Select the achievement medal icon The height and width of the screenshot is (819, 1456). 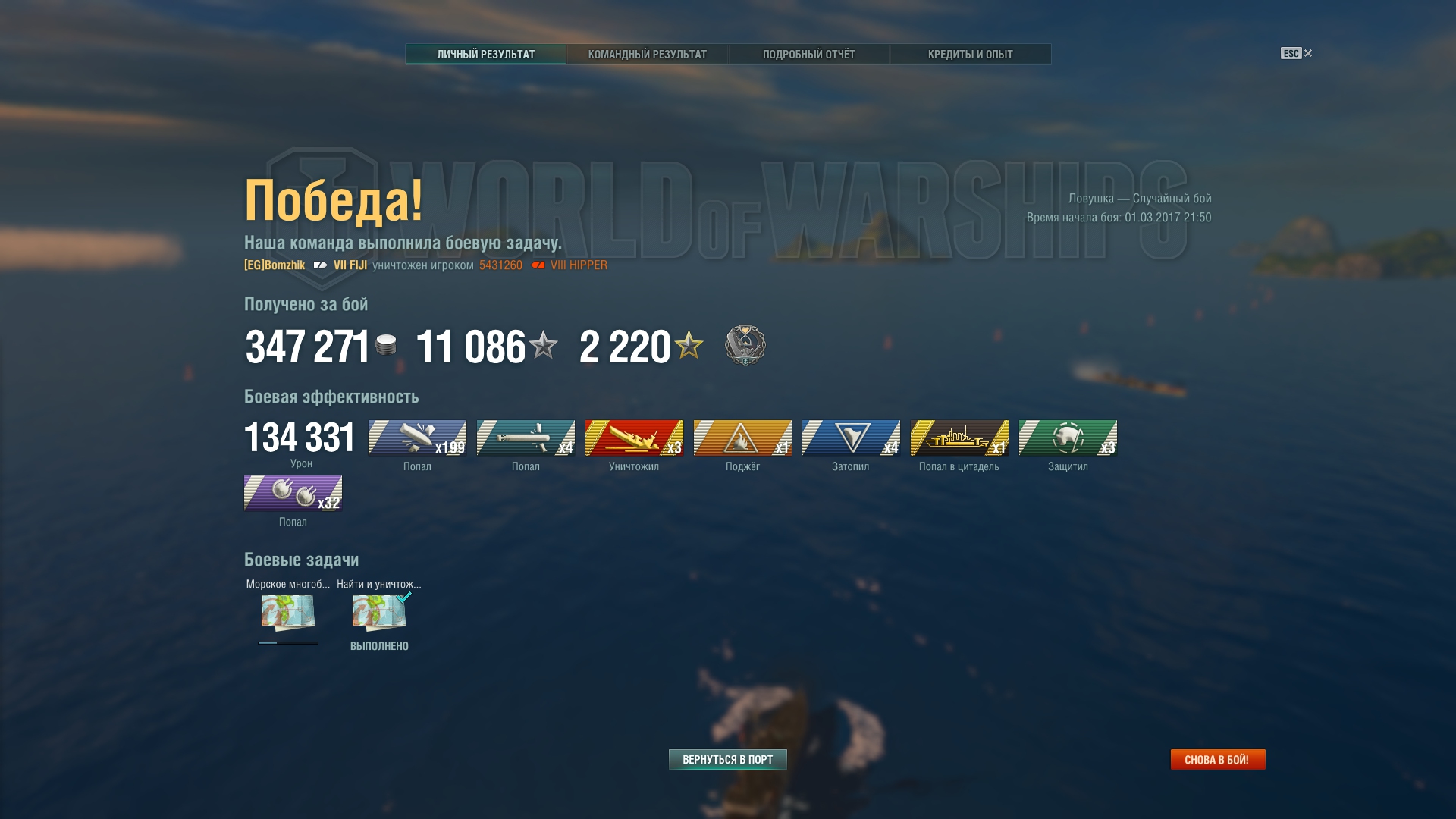tap(745, 345)
